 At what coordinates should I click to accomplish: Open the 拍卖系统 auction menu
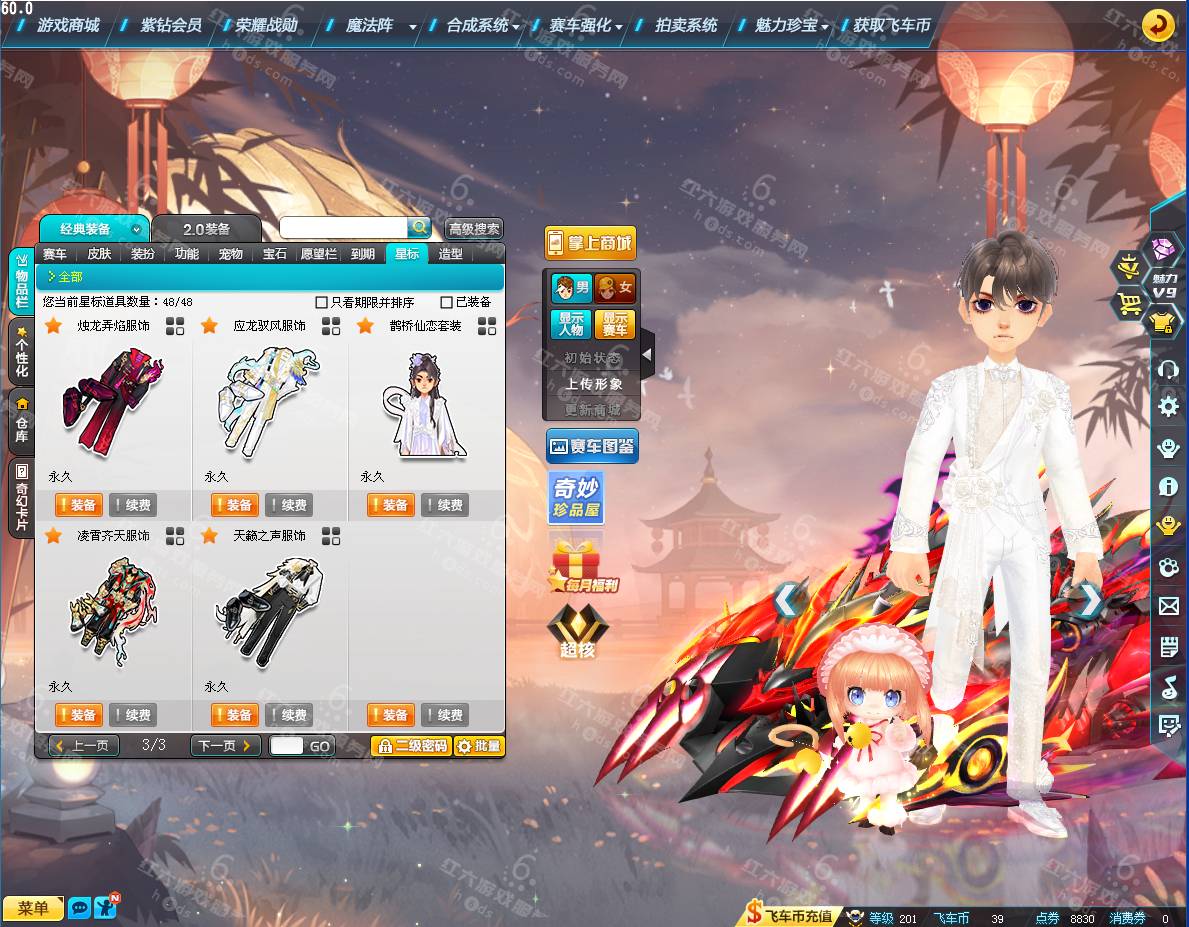(686, 25)
